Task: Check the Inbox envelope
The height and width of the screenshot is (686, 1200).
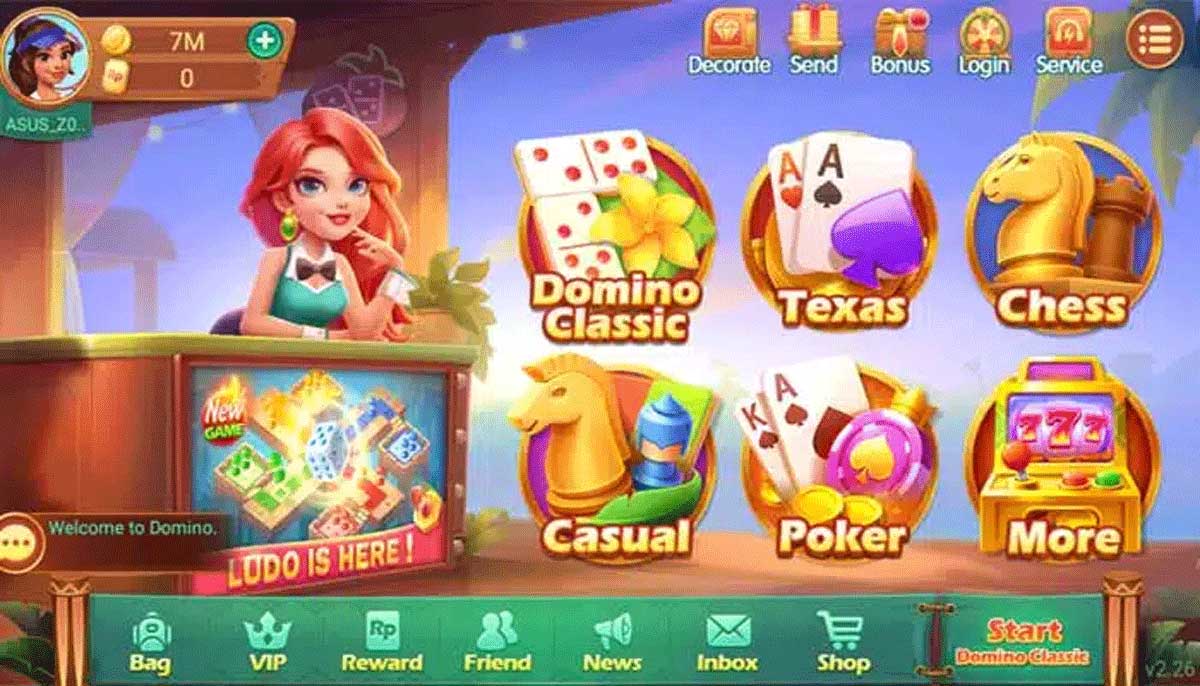Action: click(727, 642)
